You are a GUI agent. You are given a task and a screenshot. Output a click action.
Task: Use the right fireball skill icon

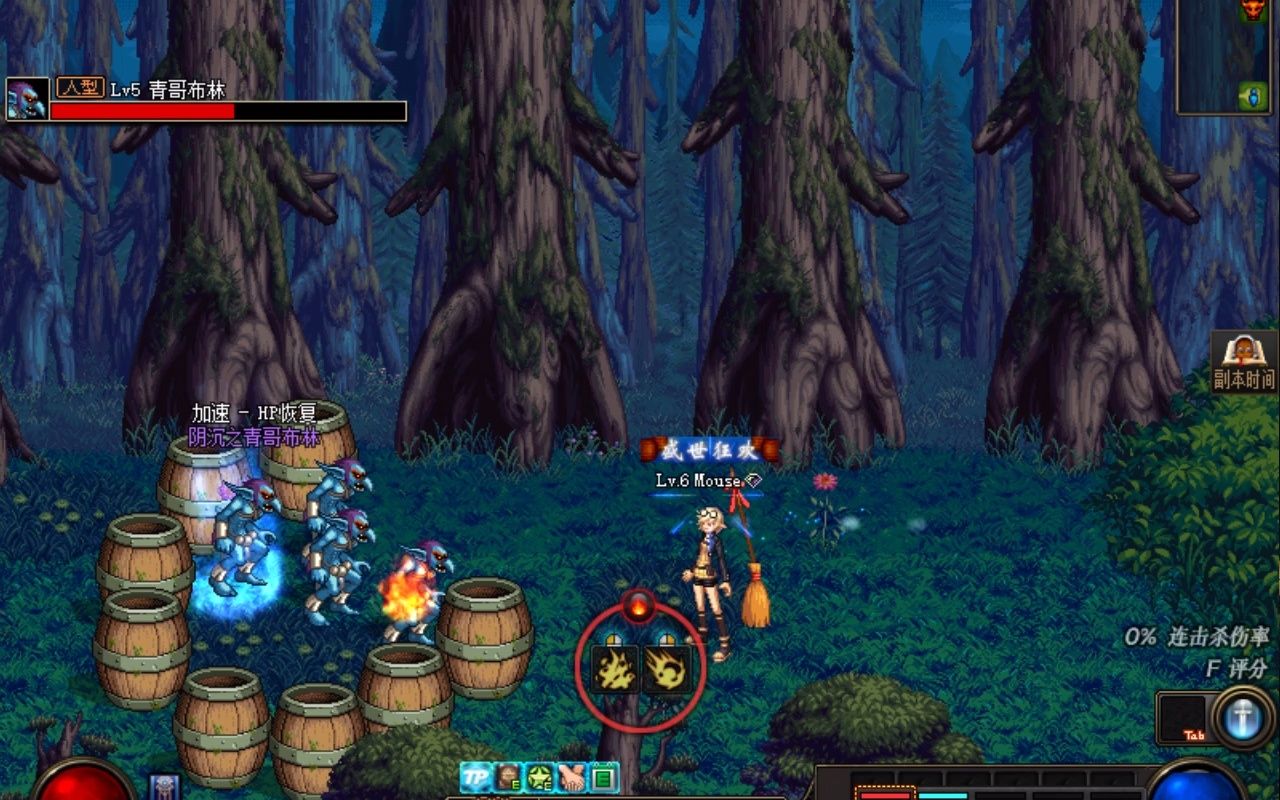(x=667, y=668)
